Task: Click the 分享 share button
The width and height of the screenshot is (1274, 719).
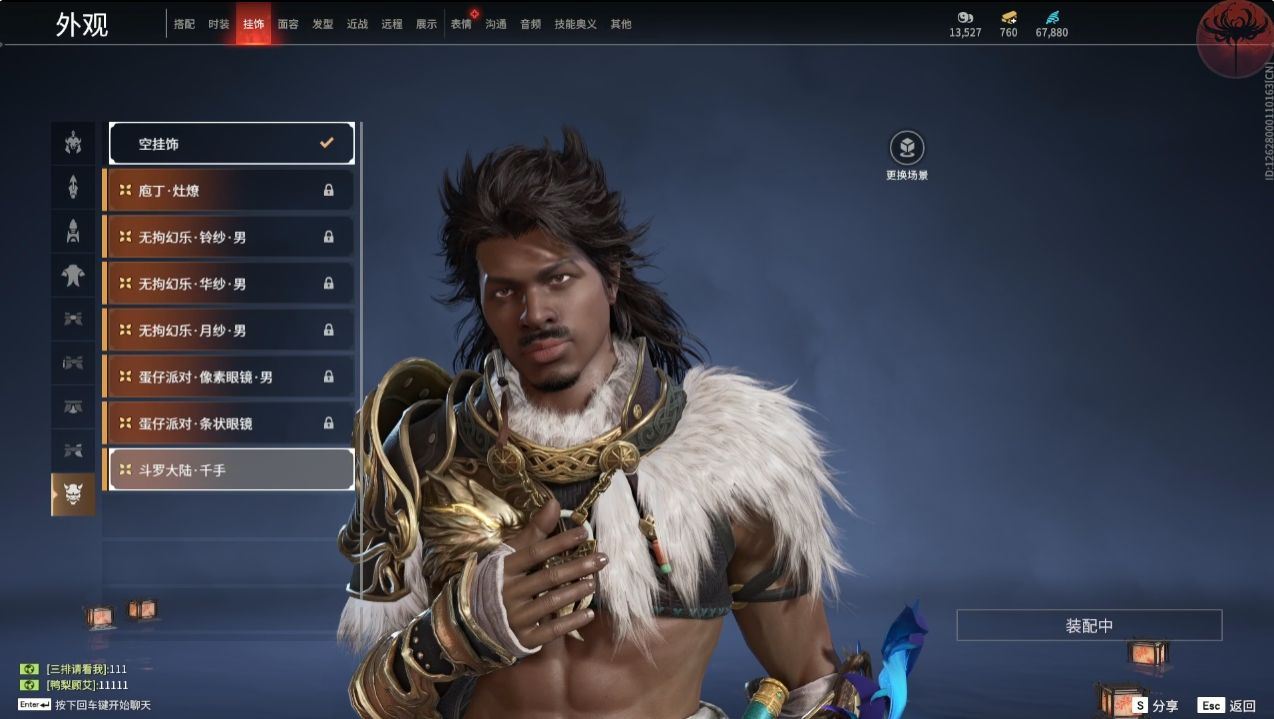Action: tap(1155, 705)
